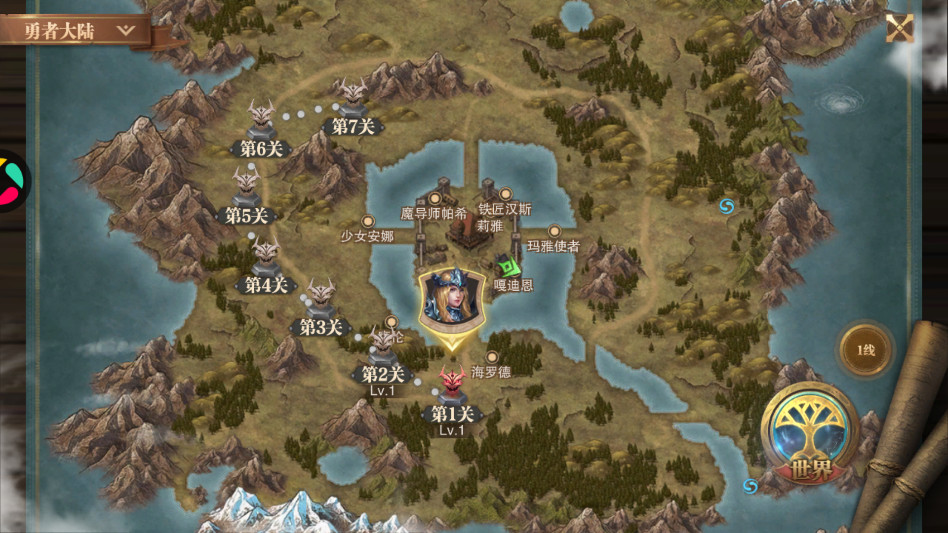Choose stage 第6关 on the map
This screenshot has height=533, width=948.
[262, 120]
